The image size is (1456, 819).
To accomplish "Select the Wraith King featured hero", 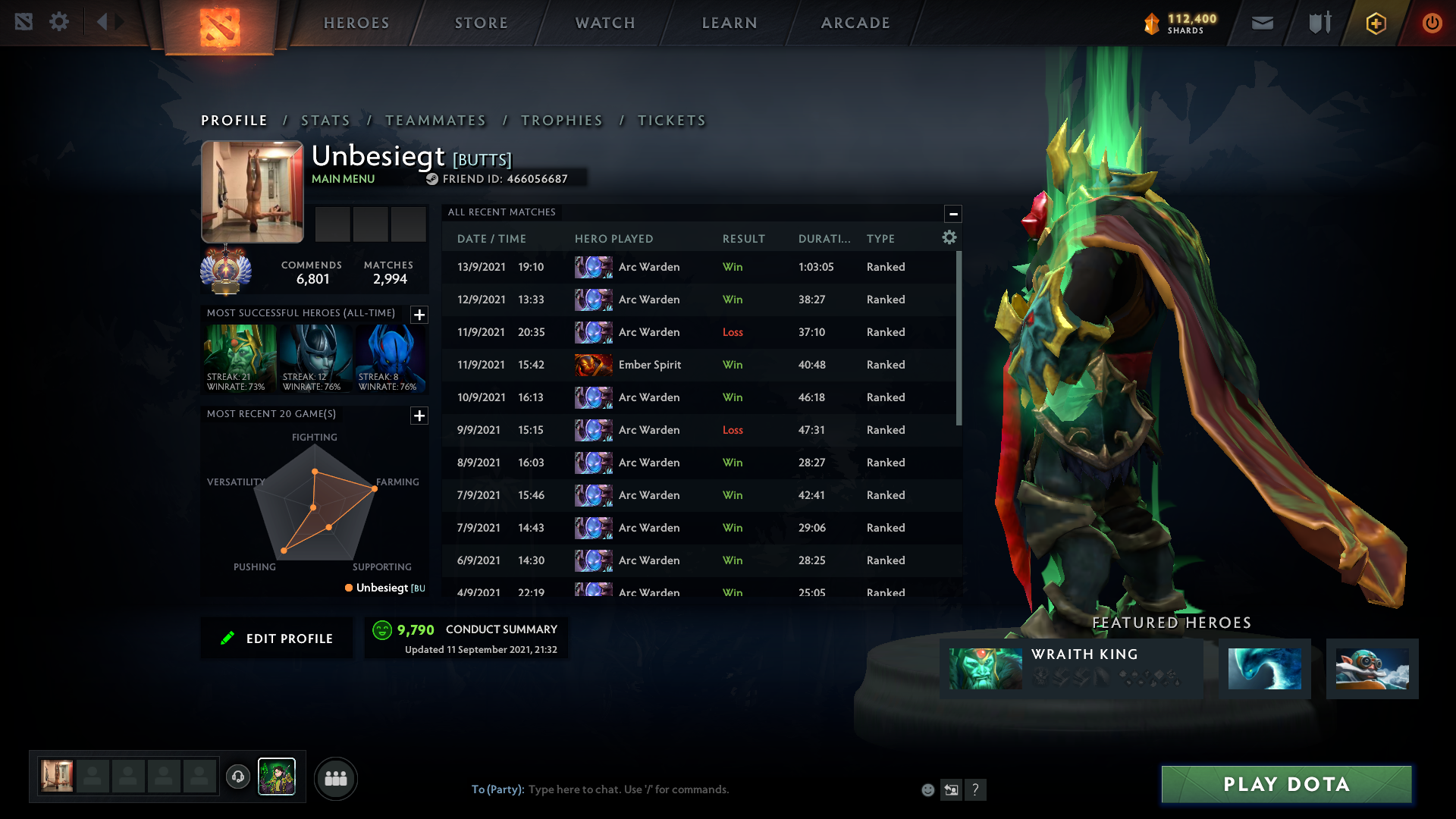I will [x=1071, y=668].
